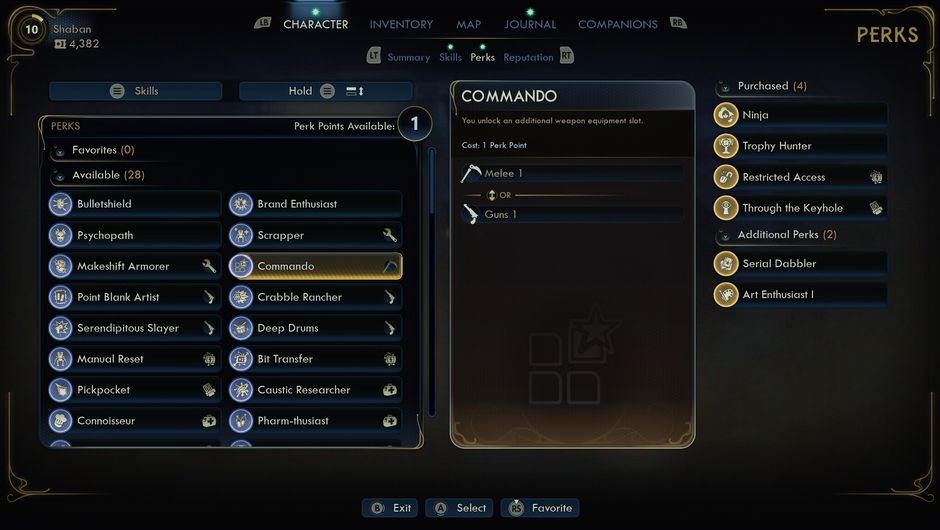The width and height of the screenshot is (940, 530).
Task: Open the Inventory tab
Action: click(401, 24)
